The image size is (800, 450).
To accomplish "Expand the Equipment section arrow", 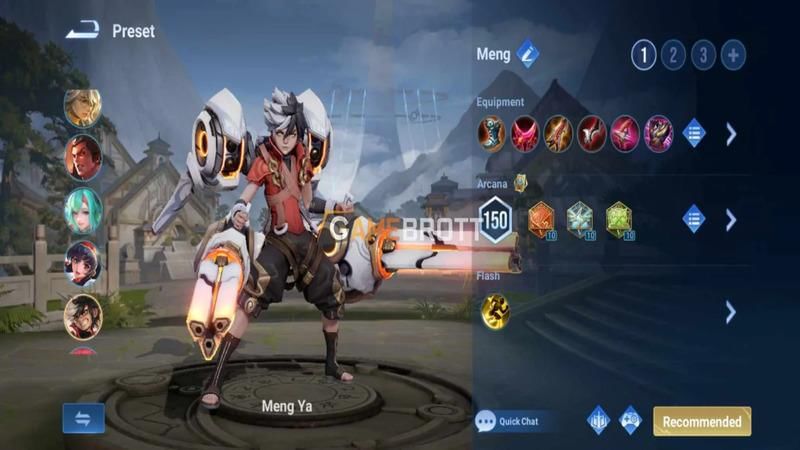I will coord(731,133).
